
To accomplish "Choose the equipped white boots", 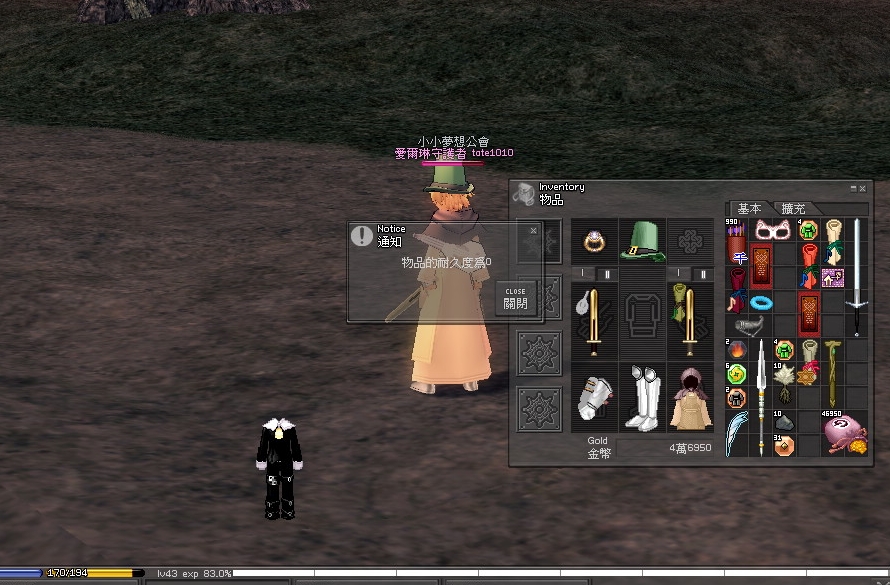I will click(x=643, y=397).
